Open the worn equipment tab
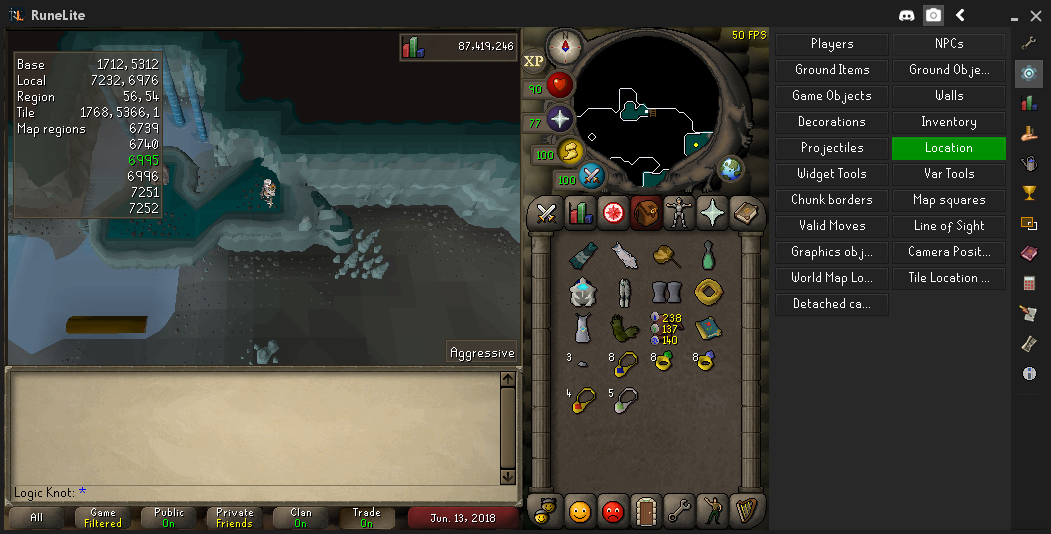The width and height of the screenshot is (1051, 534). (x=679, y=212)
